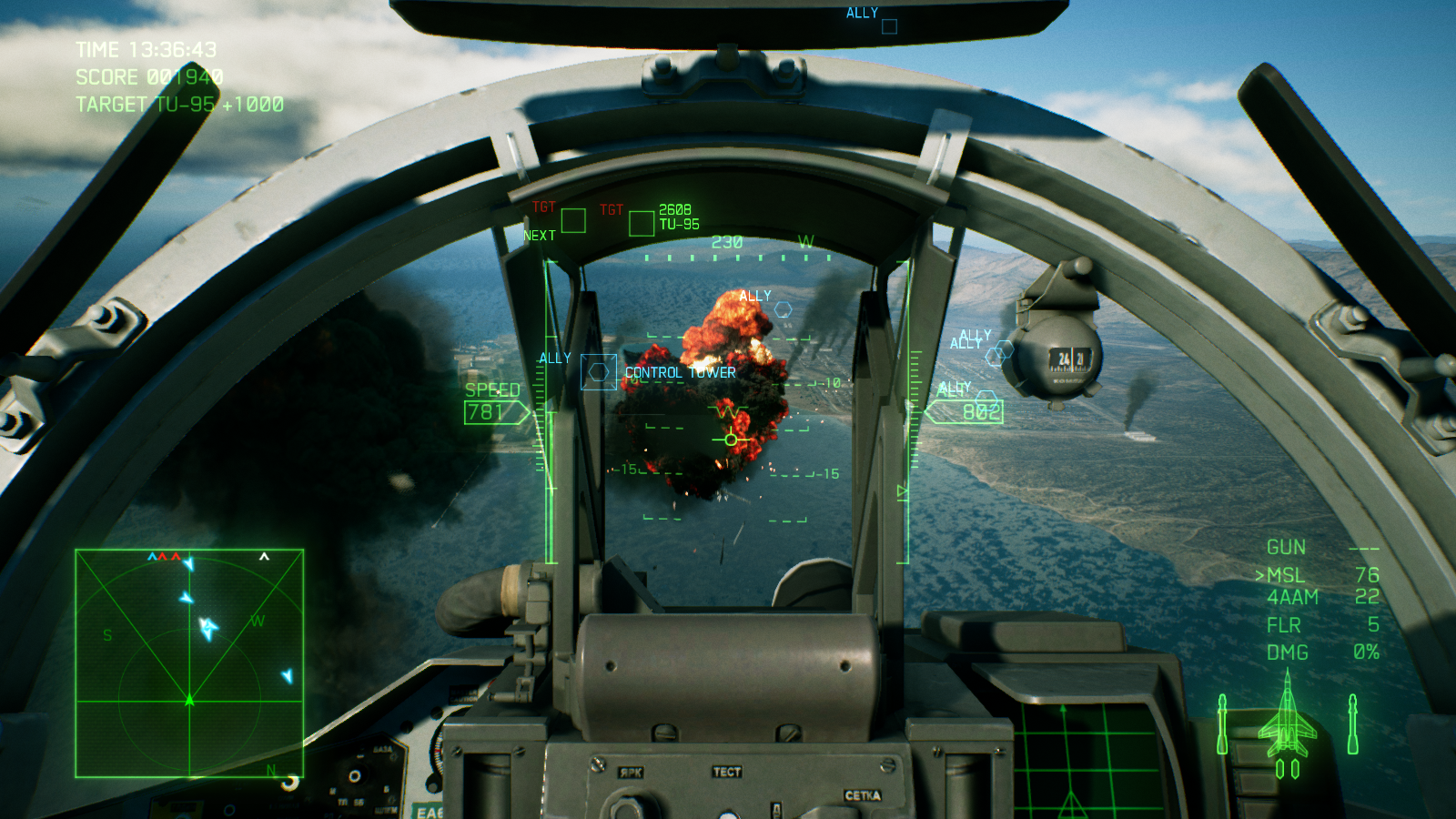1456x819 pixels.
Task: Select the TU-95 target box
Action: (642, 223)
